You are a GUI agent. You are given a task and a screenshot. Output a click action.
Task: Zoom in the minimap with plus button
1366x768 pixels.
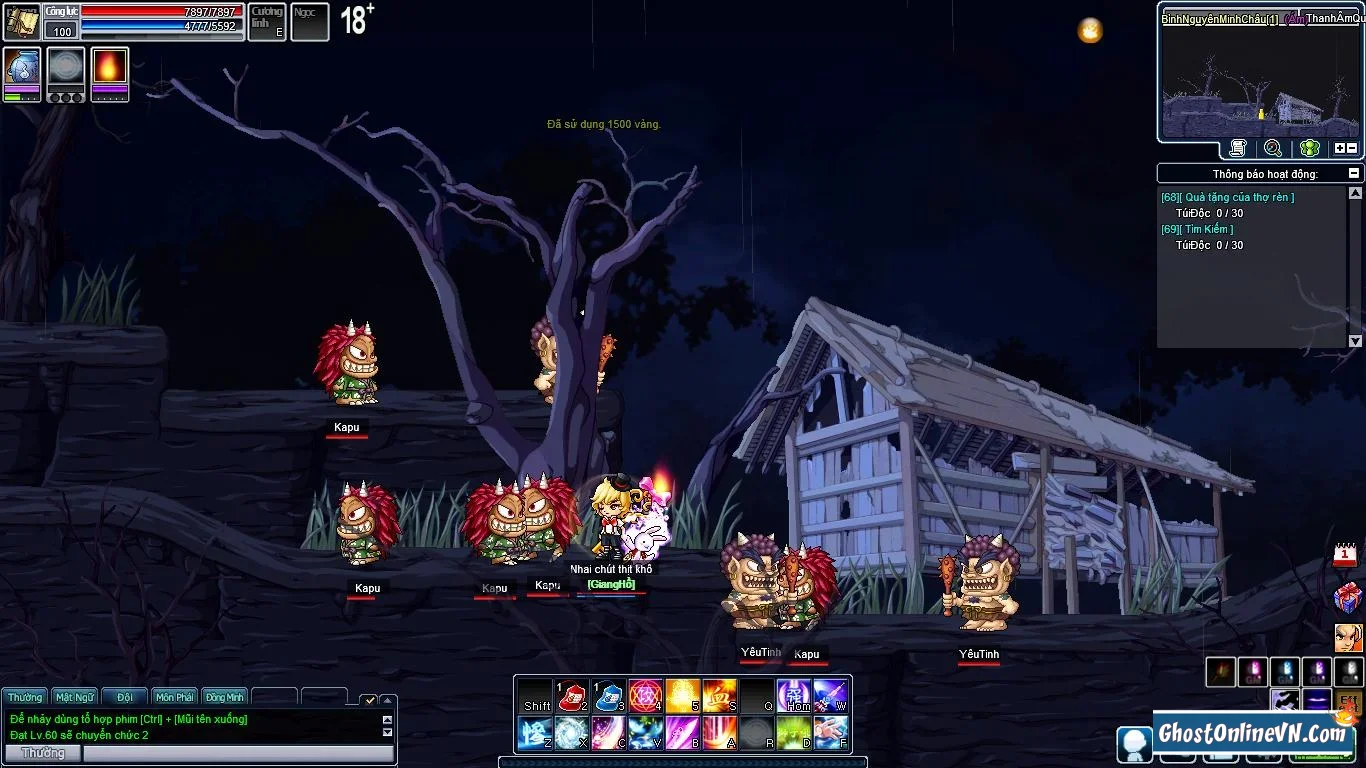click(x=1340, y=148)
